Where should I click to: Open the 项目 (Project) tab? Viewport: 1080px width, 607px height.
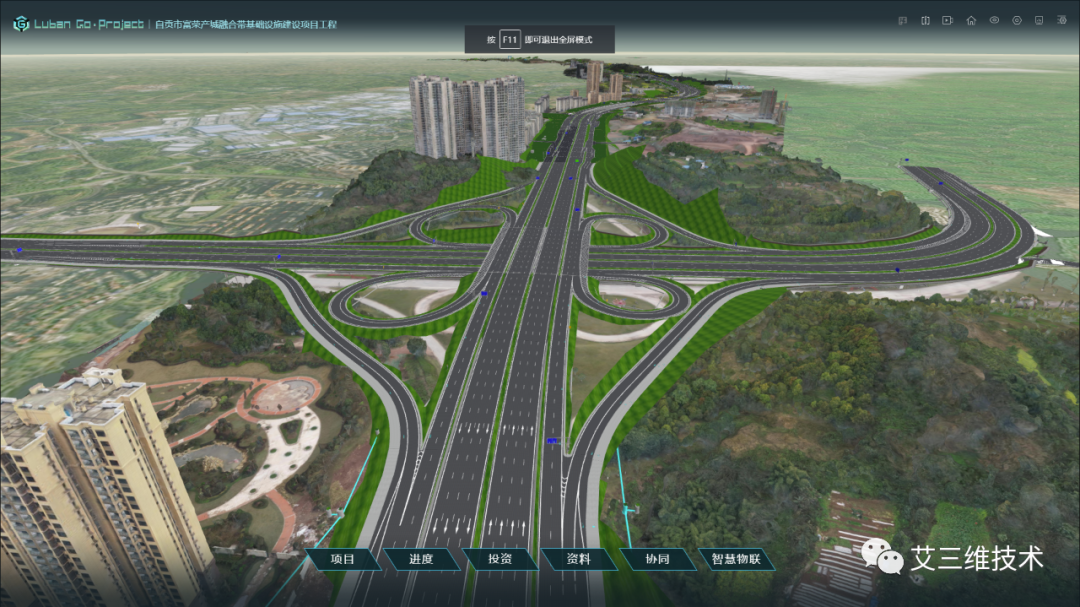click(342, 559)
